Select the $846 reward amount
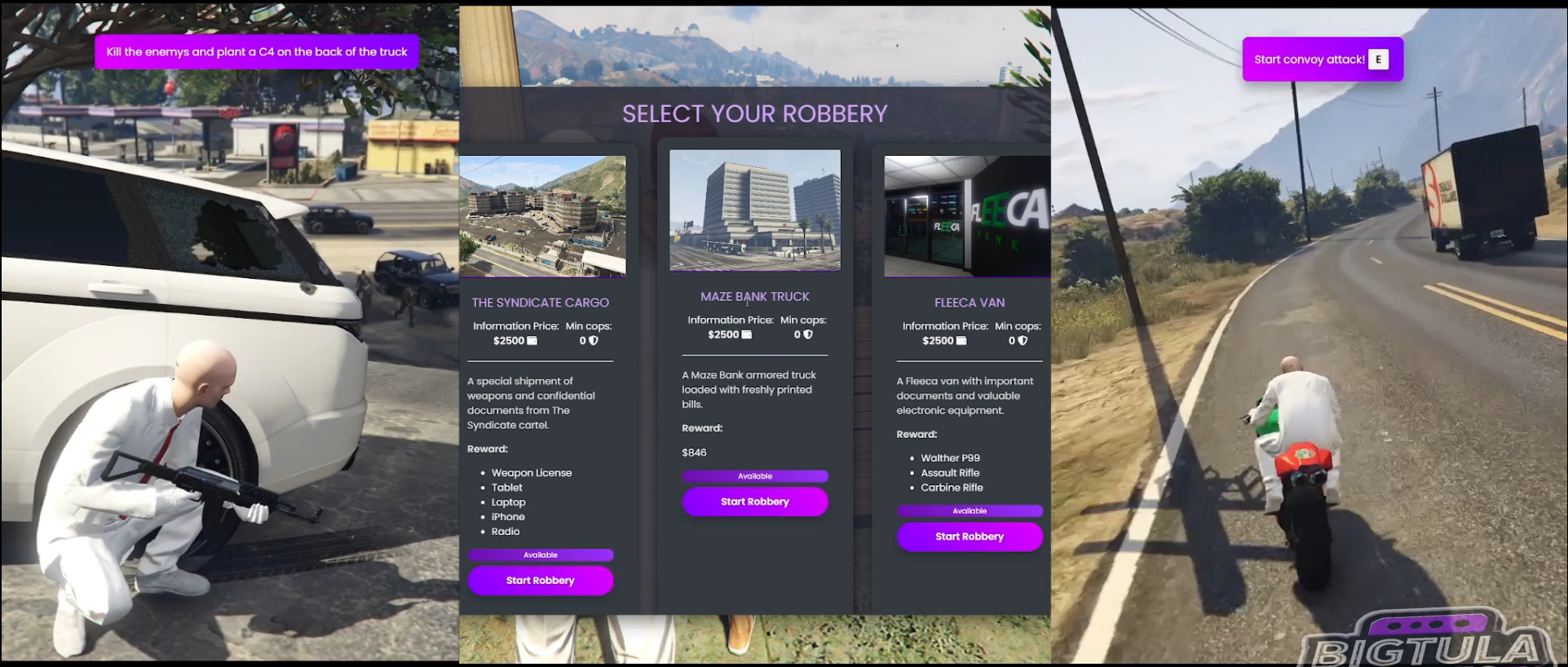The image size is (1568, 667). click(694, 452)
